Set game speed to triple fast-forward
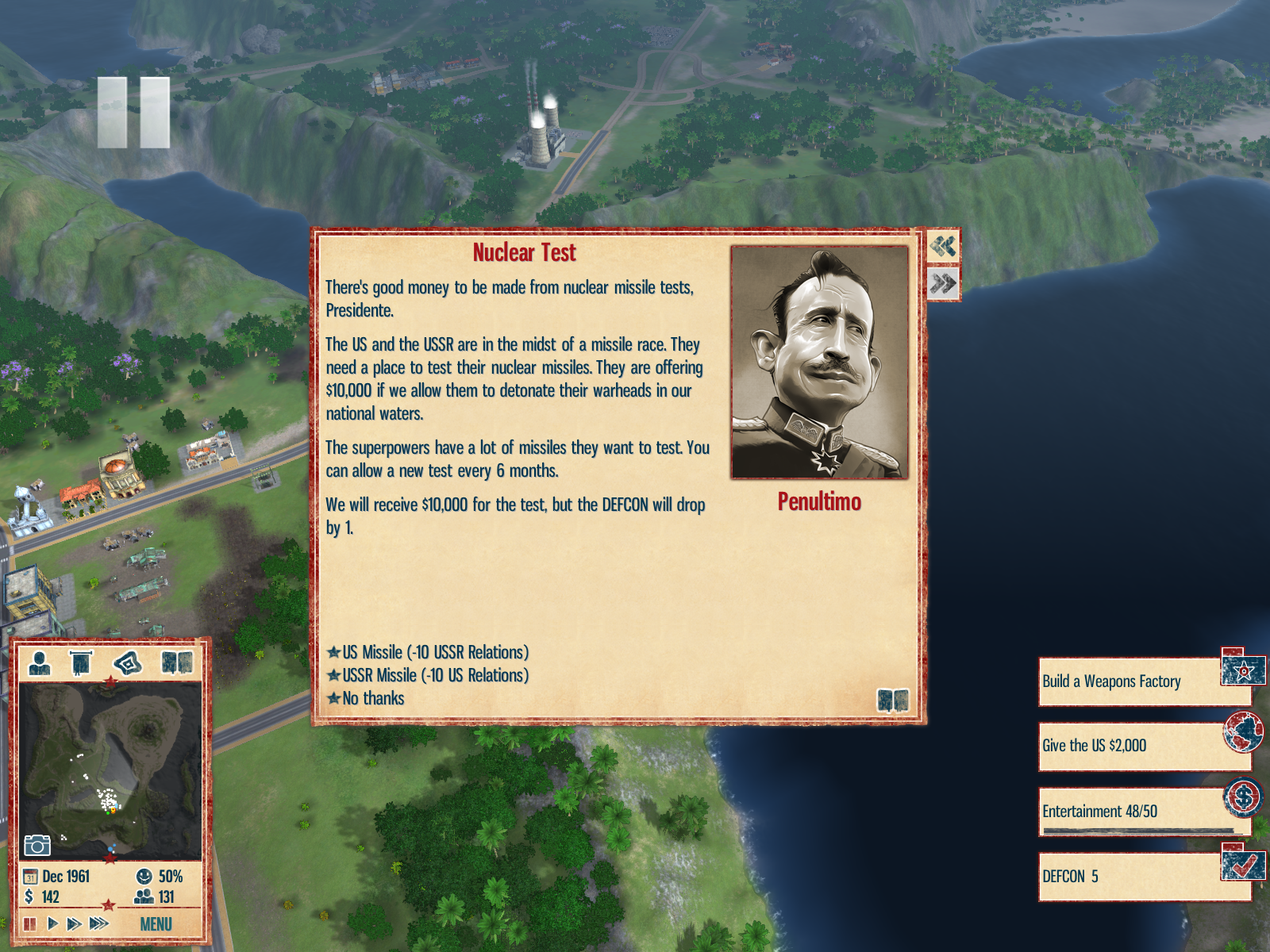 tap(99, 923)
